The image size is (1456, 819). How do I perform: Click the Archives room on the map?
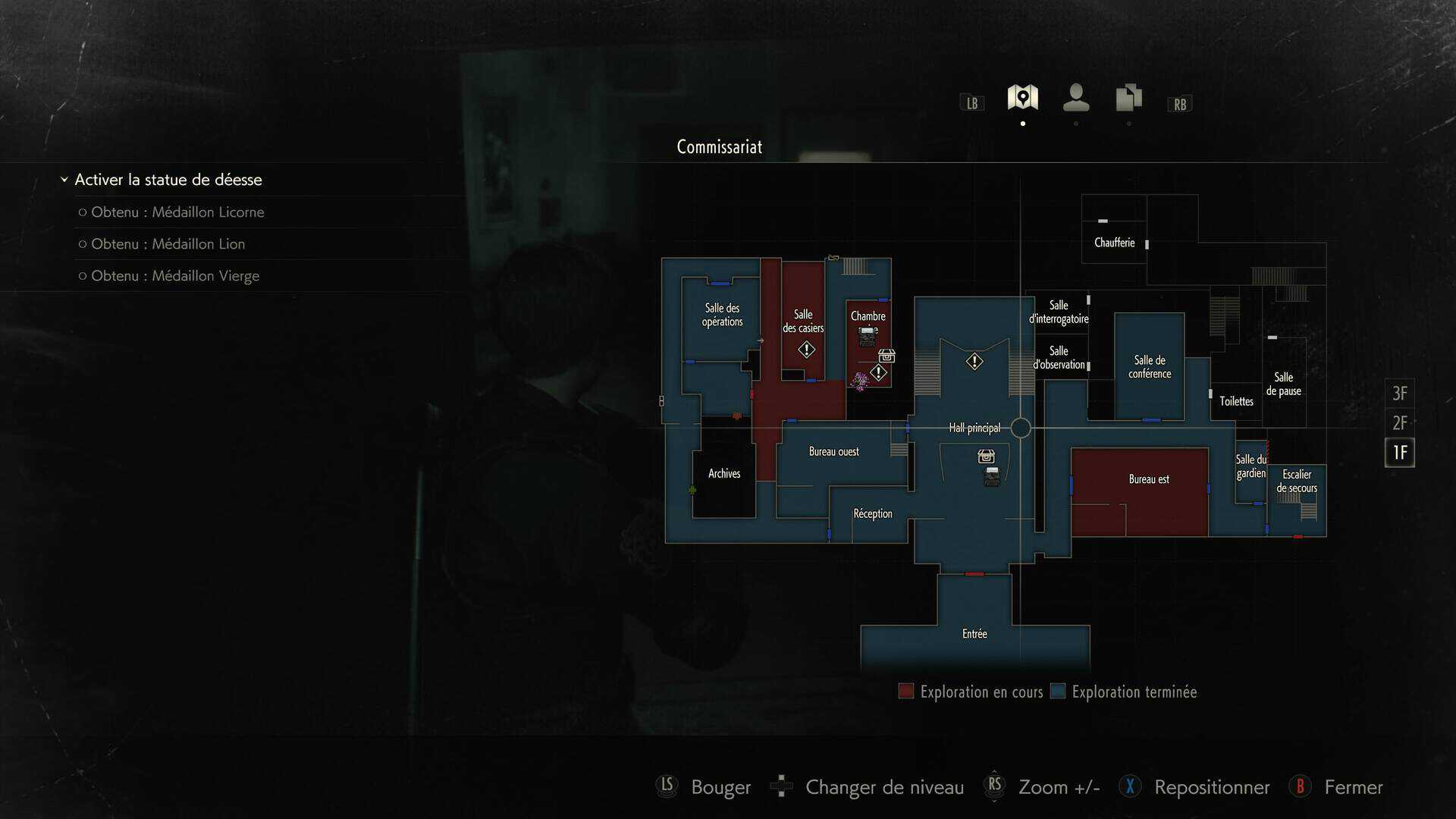click(724, 474)
